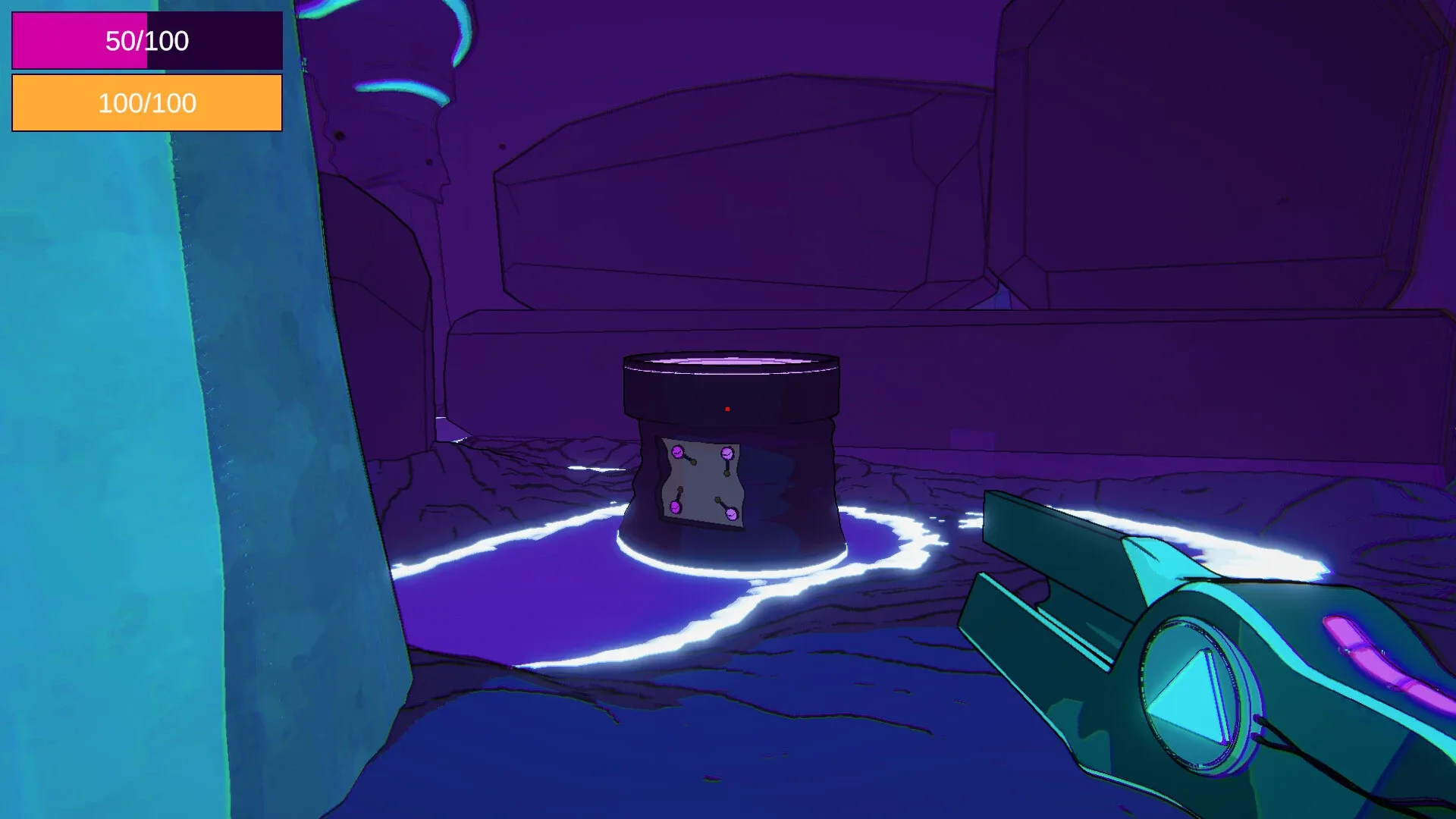Select the 50/100 health readout
Image resolution: width=1456 pixels, height=819 pixels.
[x=146, y=42]
